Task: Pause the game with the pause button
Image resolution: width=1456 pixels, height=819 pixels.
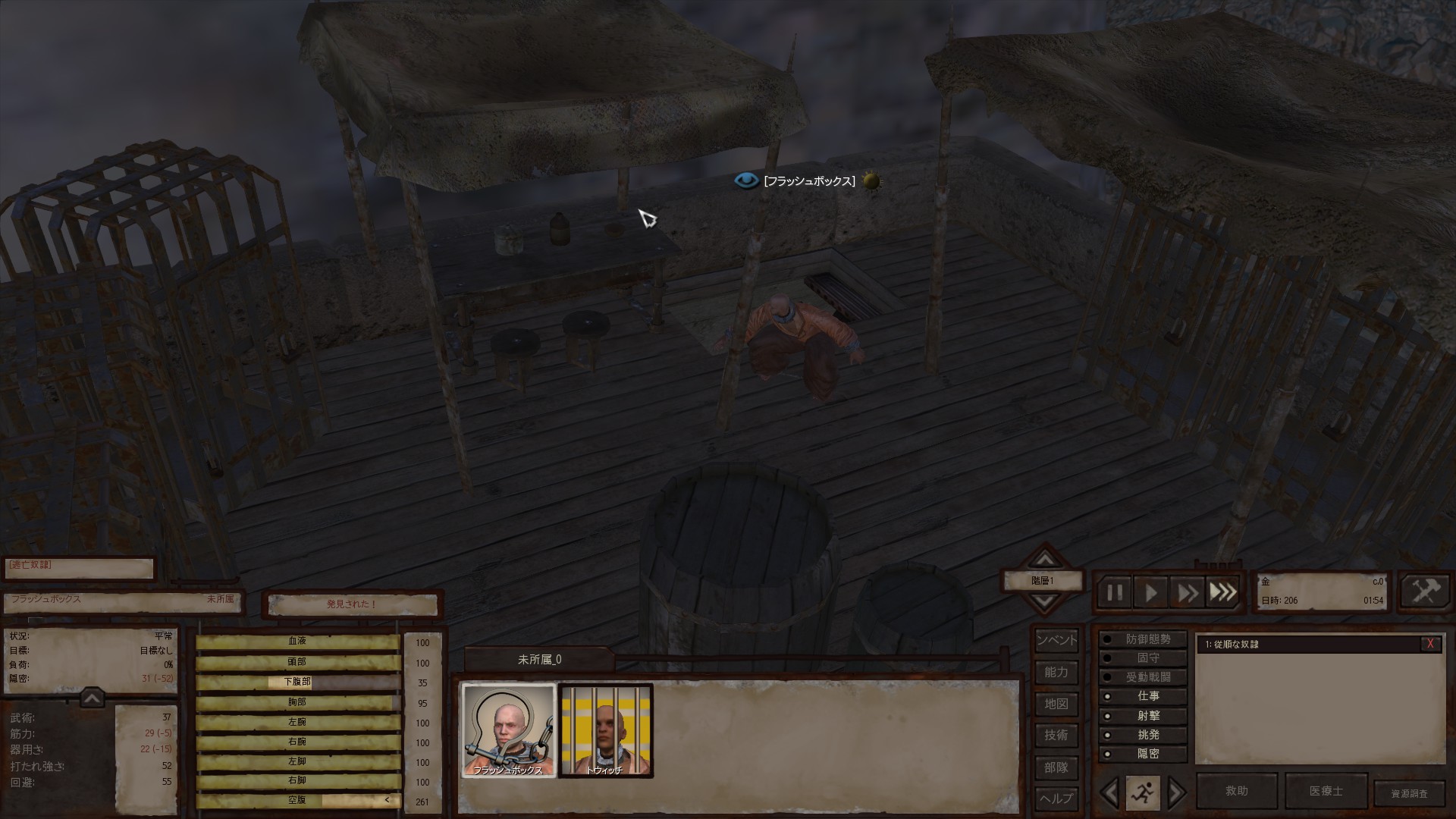Action: (1114, 592)
